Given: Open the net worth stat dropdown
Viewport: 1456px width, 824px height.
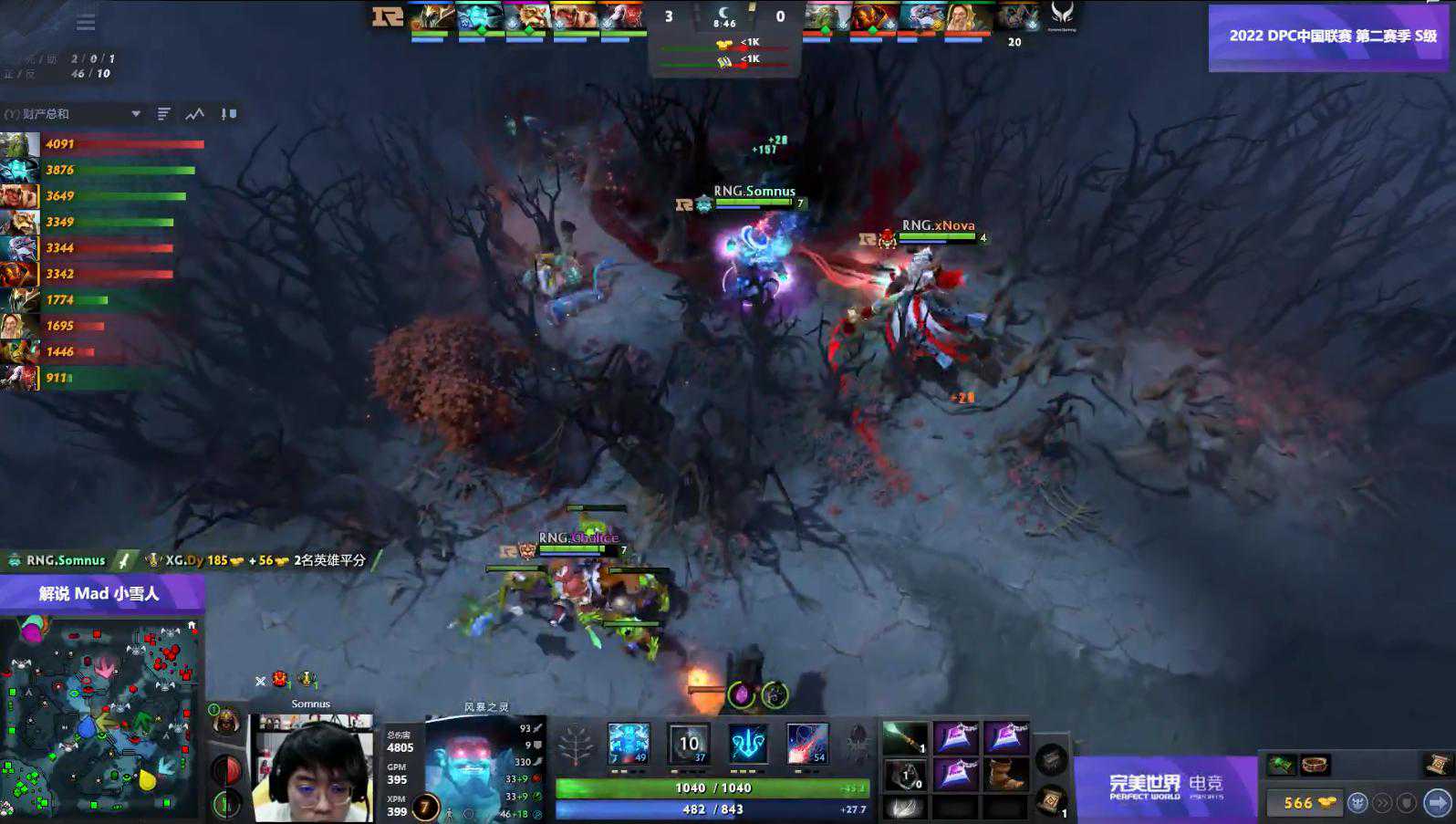Looking at the screenshot, I should pyautogui.click(x=136, y=114).
